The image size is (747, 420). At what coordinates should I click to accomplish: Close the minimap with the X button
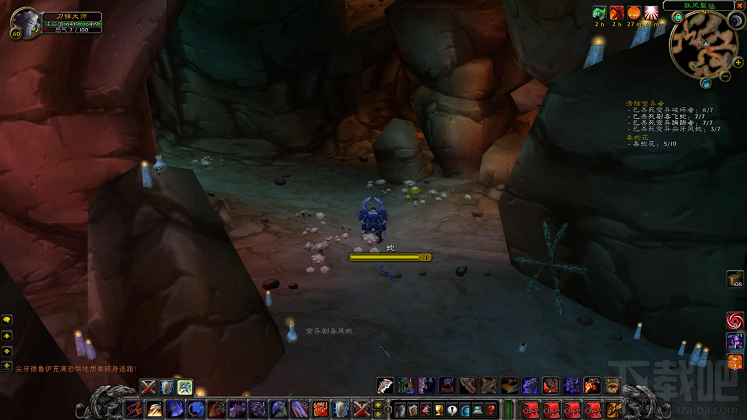740,5
